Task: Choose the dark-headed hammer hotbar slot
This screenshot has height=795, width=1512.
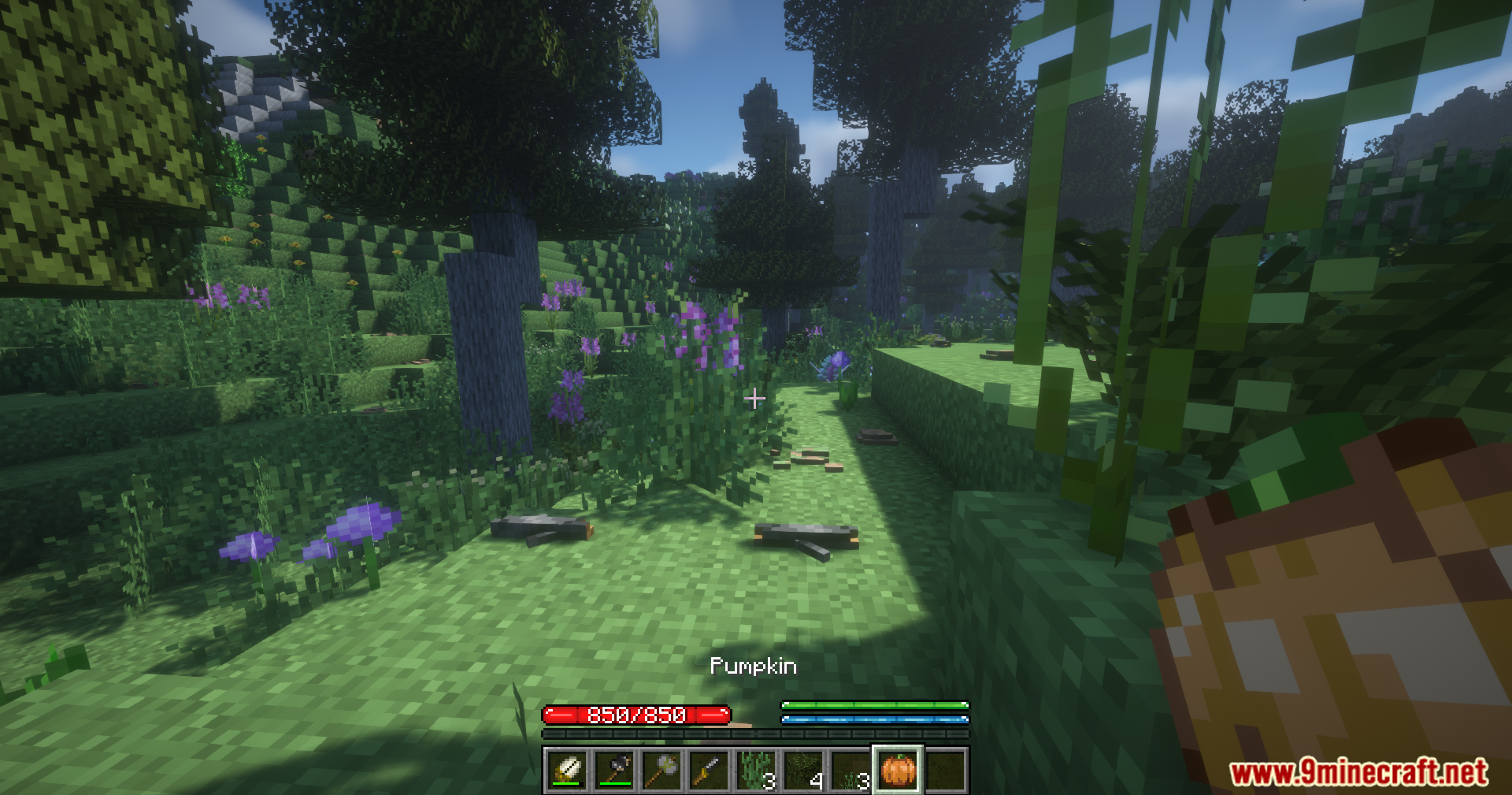Action: point(614,770)
